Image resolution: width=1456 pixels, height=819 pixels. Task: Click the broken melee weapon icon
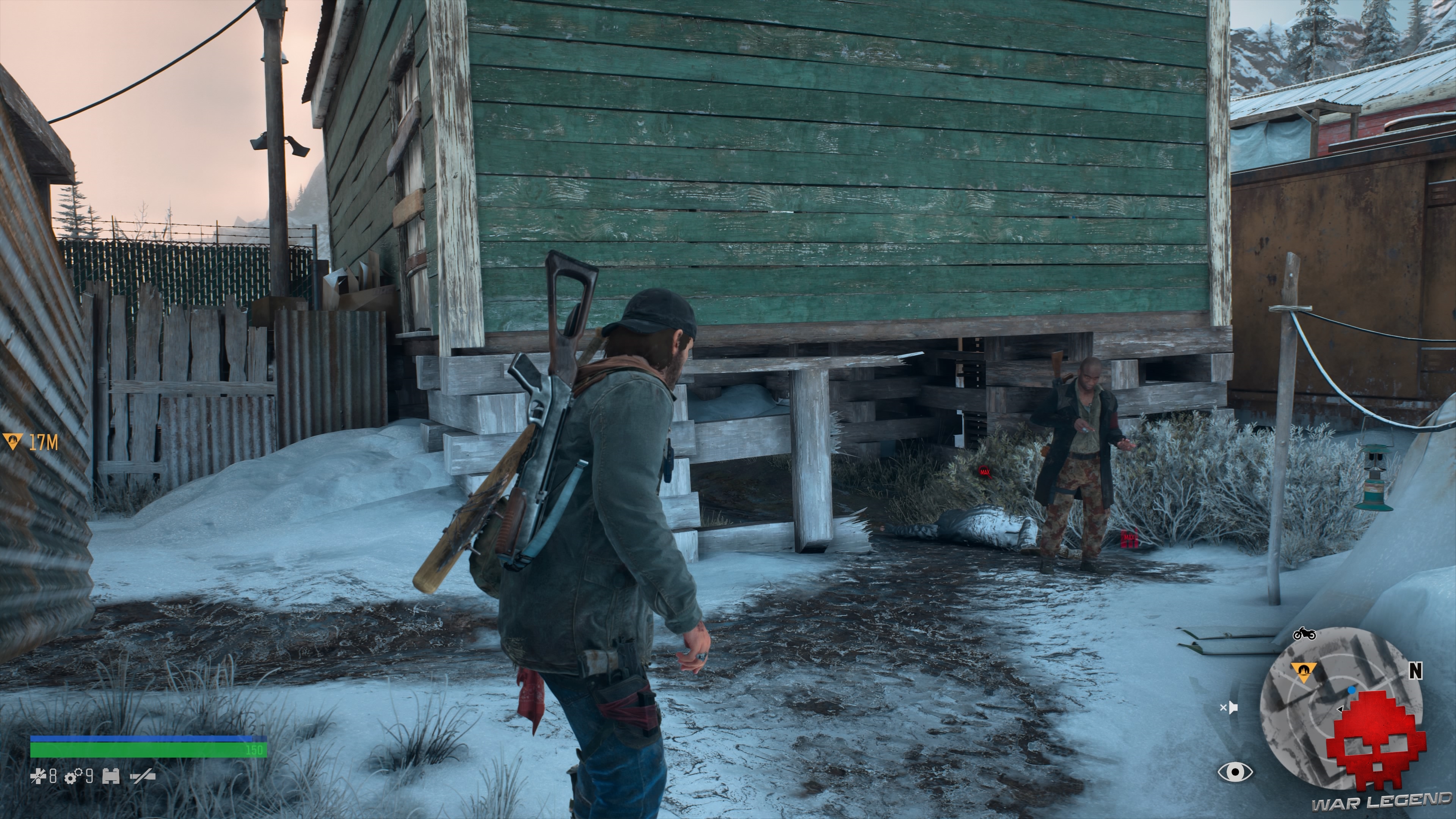point(143,777)
